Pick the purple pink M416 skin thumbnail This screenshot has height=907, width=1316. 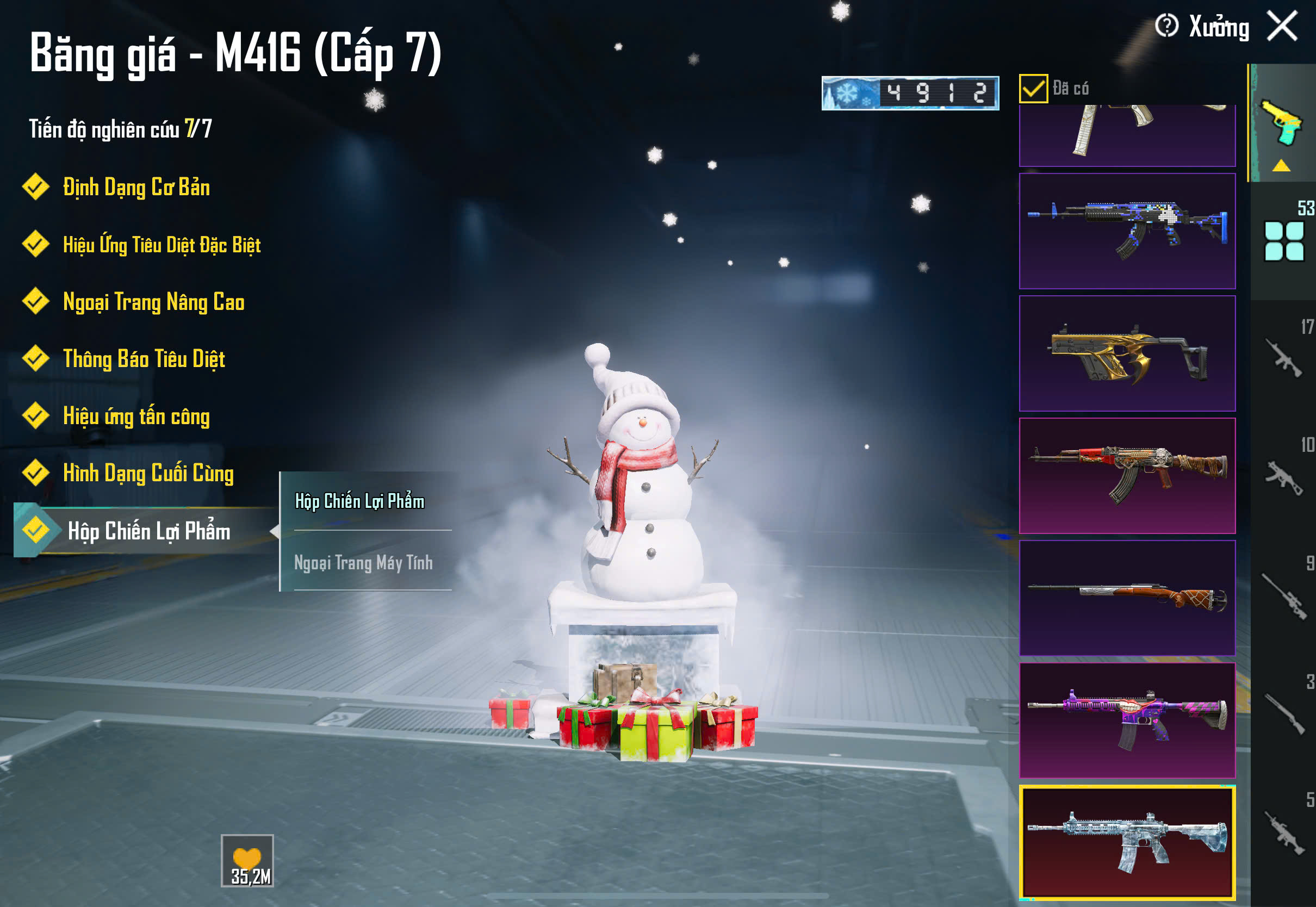pos(1127,720)
